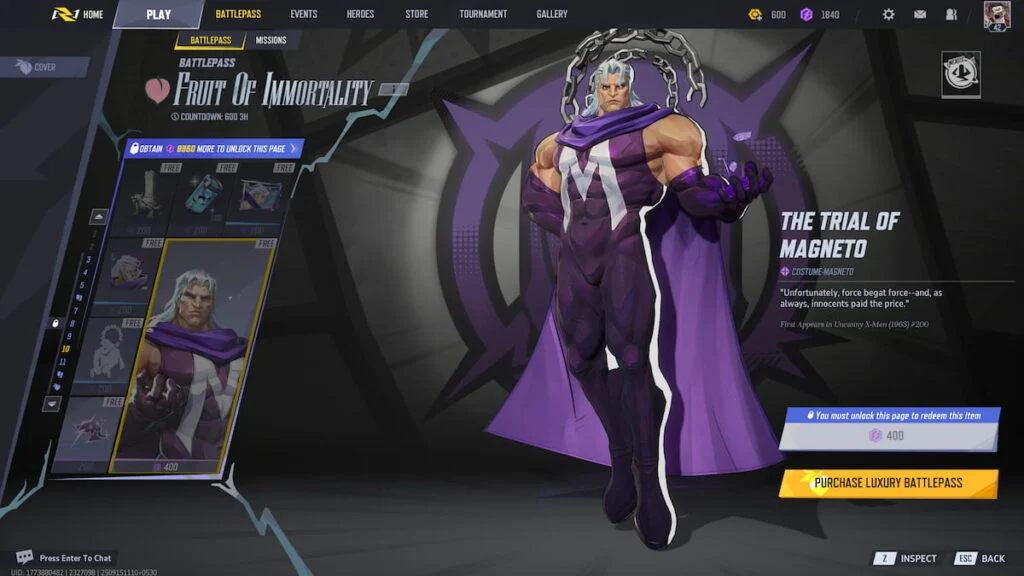The width and height of the screenshot is (1024, 576).
Task: Open the settings gear icon
Action: pos(888,14)
